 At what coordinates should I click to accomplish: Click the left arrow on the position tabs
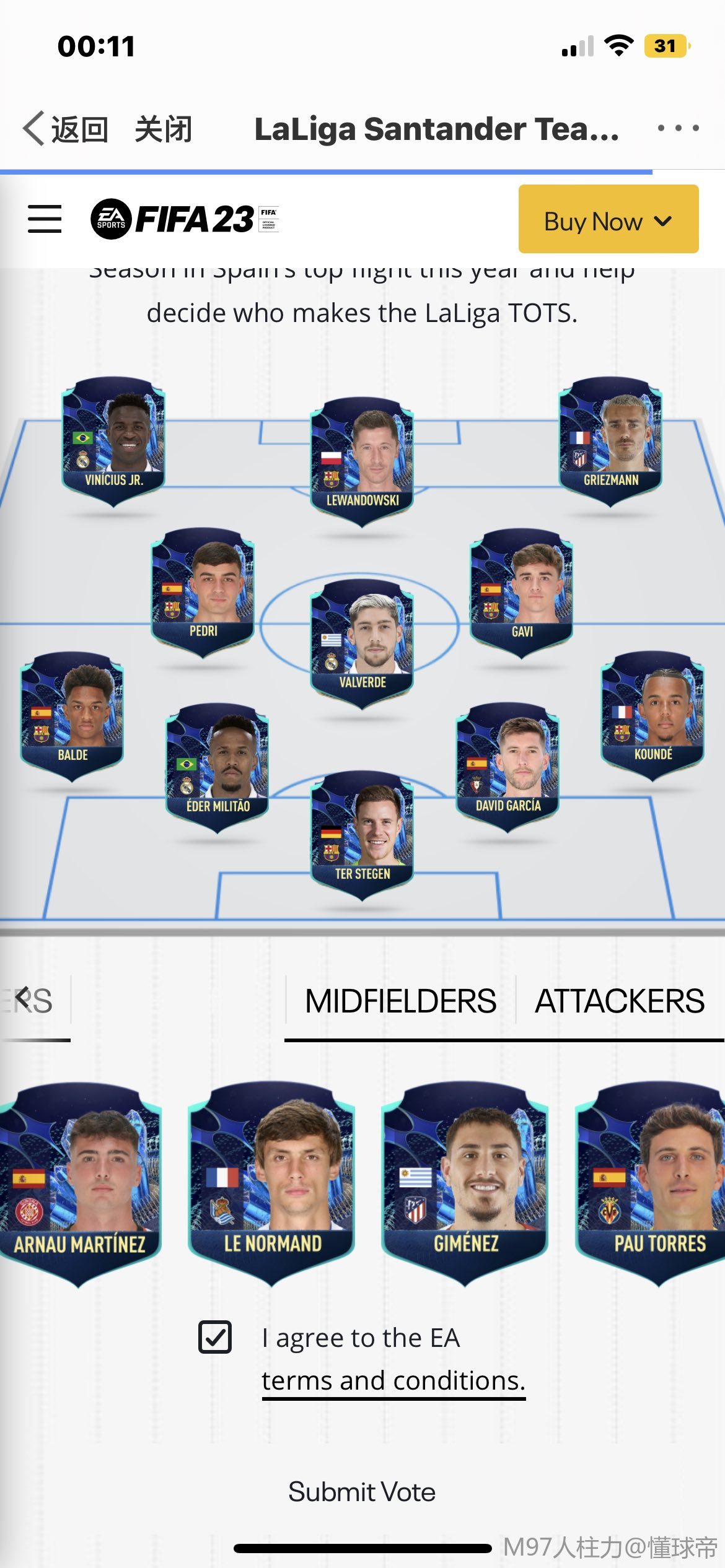(23, 998)
